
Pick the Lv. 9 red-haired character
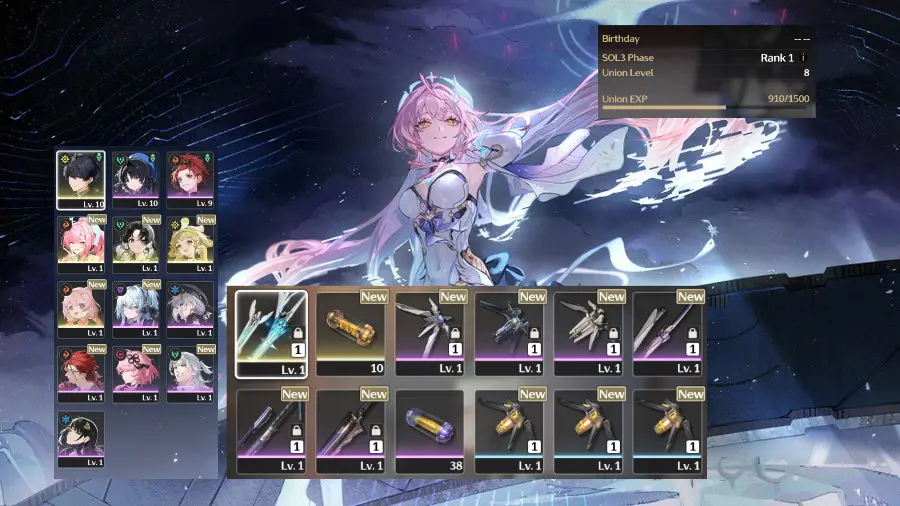point(190,179)
